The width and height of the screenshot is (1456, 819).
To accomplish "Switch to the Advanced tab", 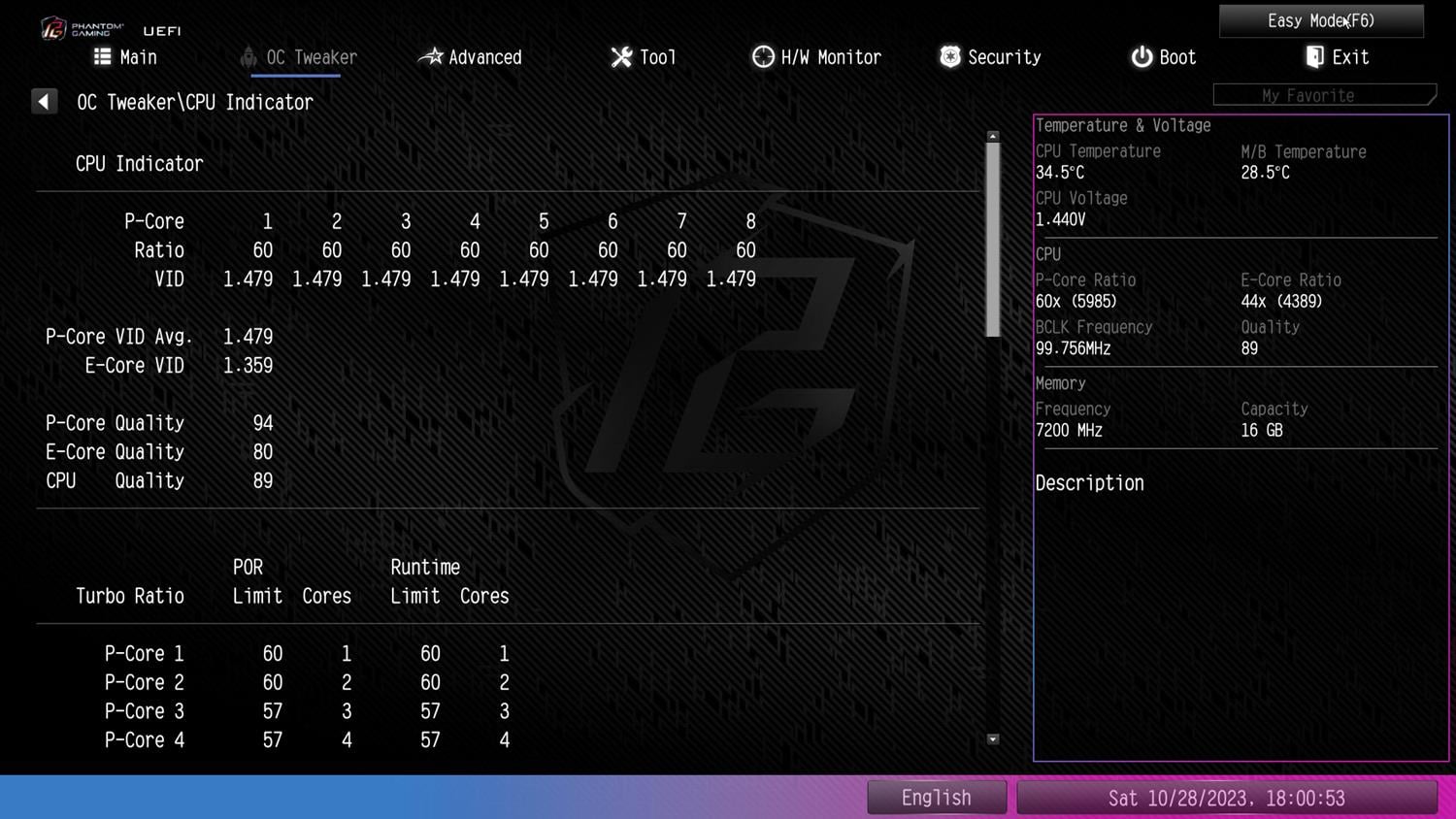I will (470, 57).
